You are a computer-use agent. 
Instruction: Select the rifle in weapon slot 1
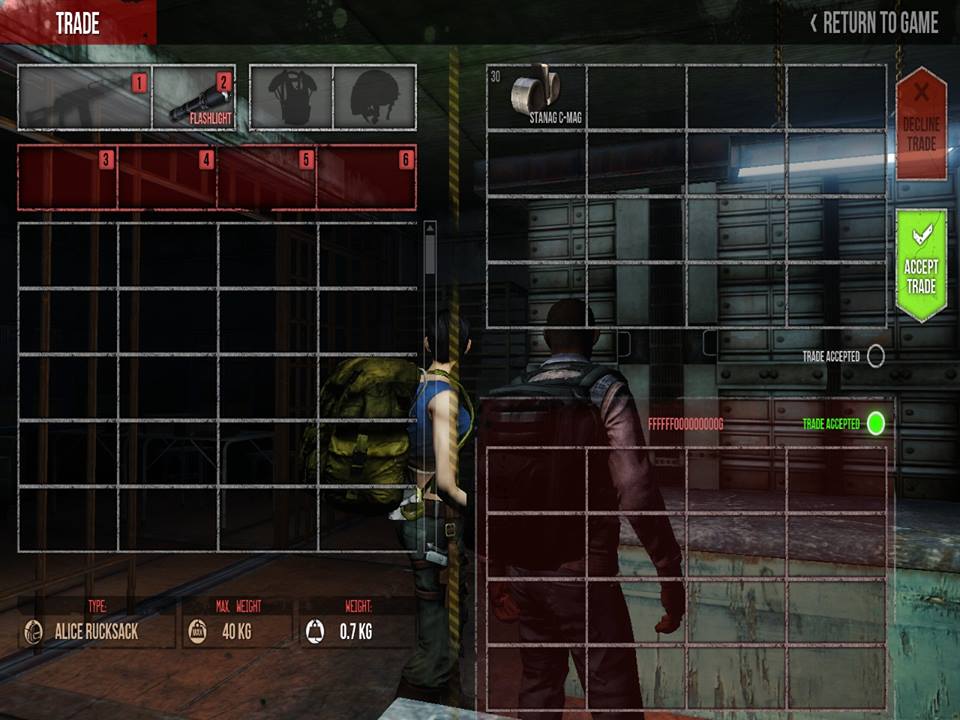point(84,98)
